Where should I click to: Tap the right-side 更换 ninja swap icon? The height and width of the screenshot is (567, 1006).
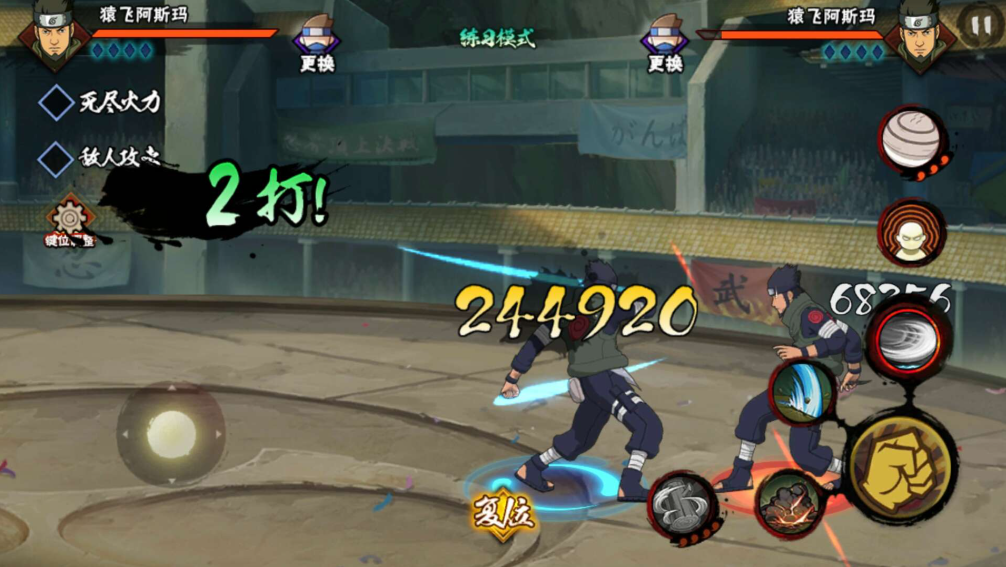tap(665, 40)
